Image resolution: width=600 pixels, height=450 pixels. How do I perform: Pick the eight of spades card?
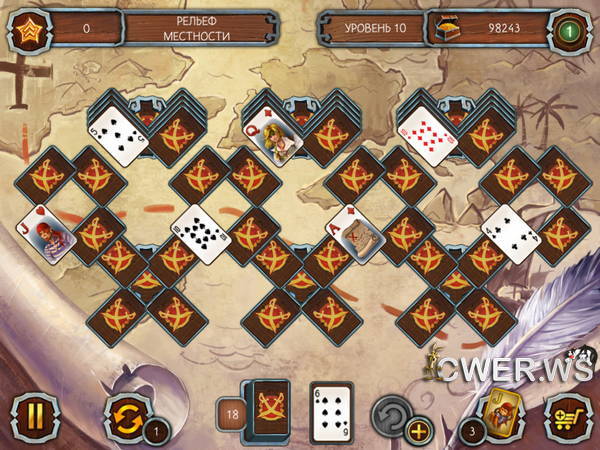coord(200,233)
